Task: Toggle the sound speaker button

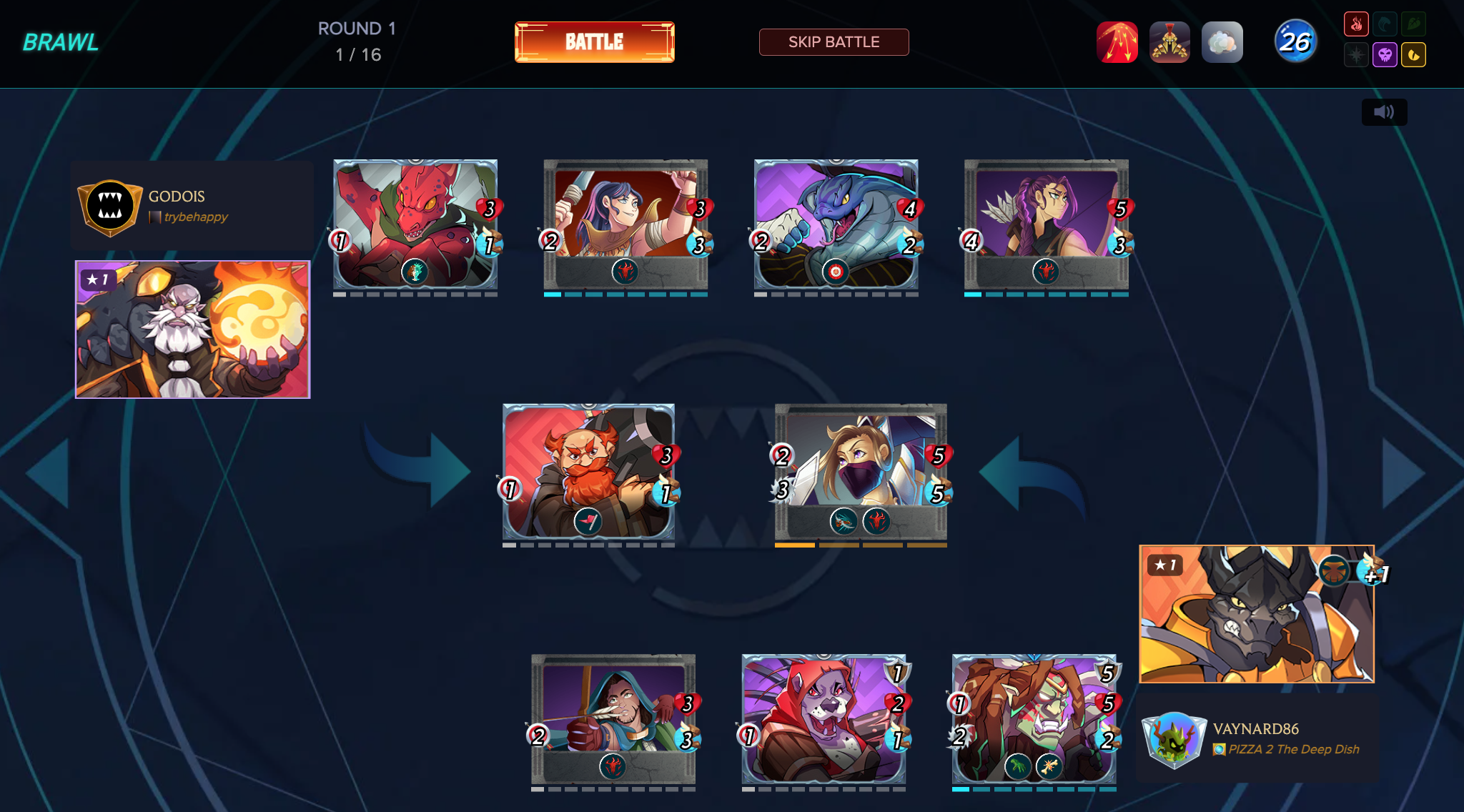Action: coord(1384,112)
